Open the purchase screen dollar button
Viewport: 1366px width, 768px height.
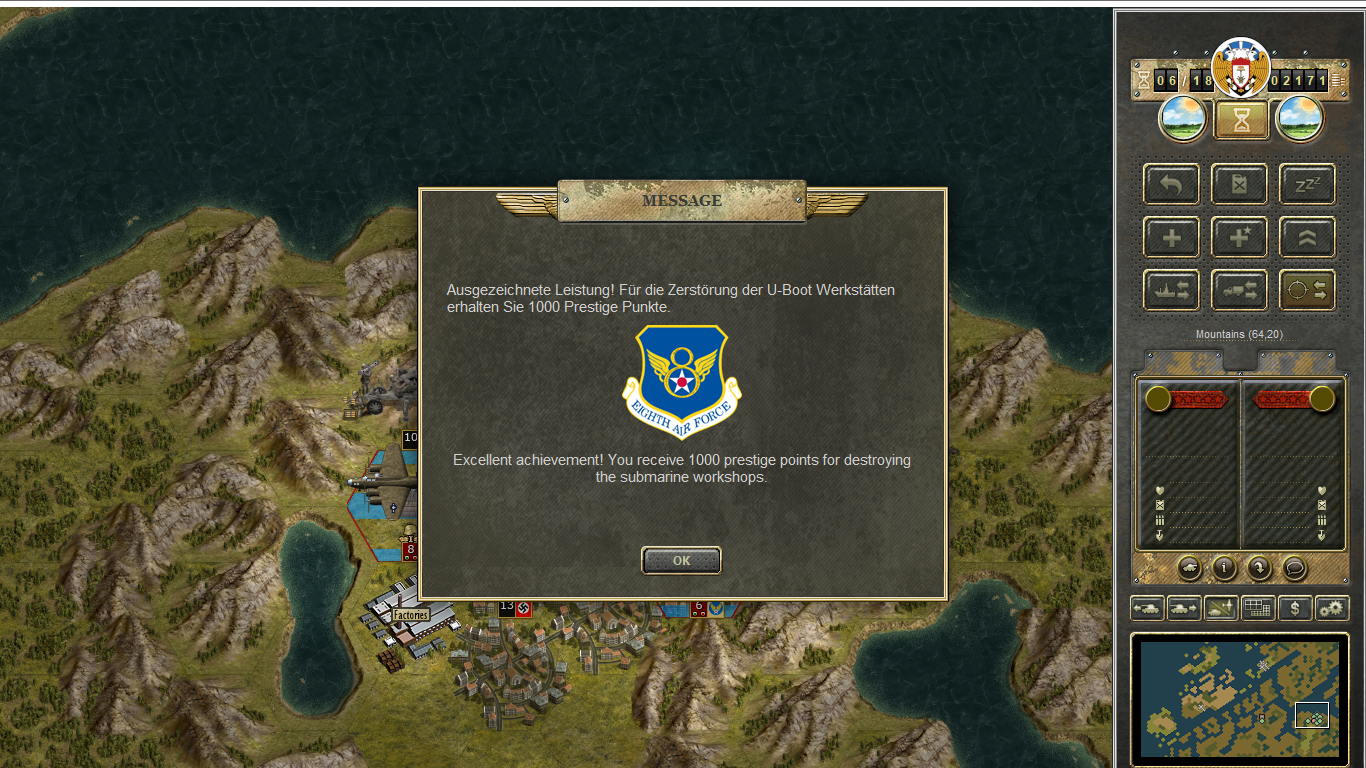click(1295, 607)
